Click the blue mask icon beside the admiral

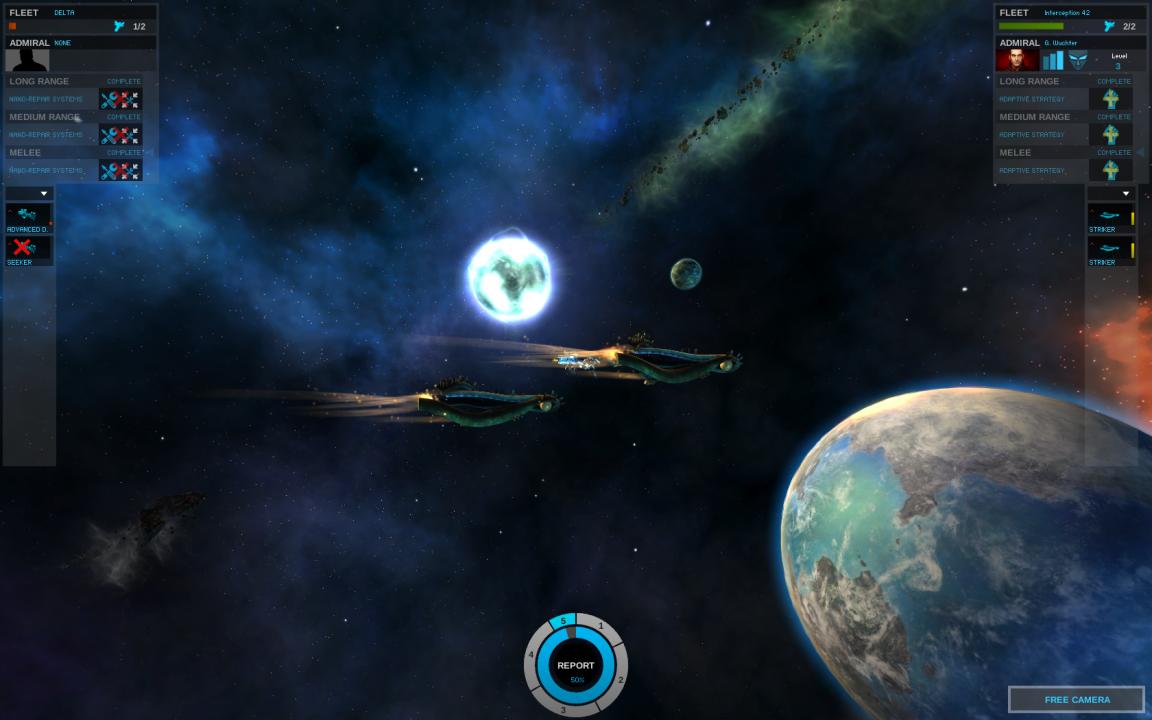pyautogui.click(x=1078, y=60)
